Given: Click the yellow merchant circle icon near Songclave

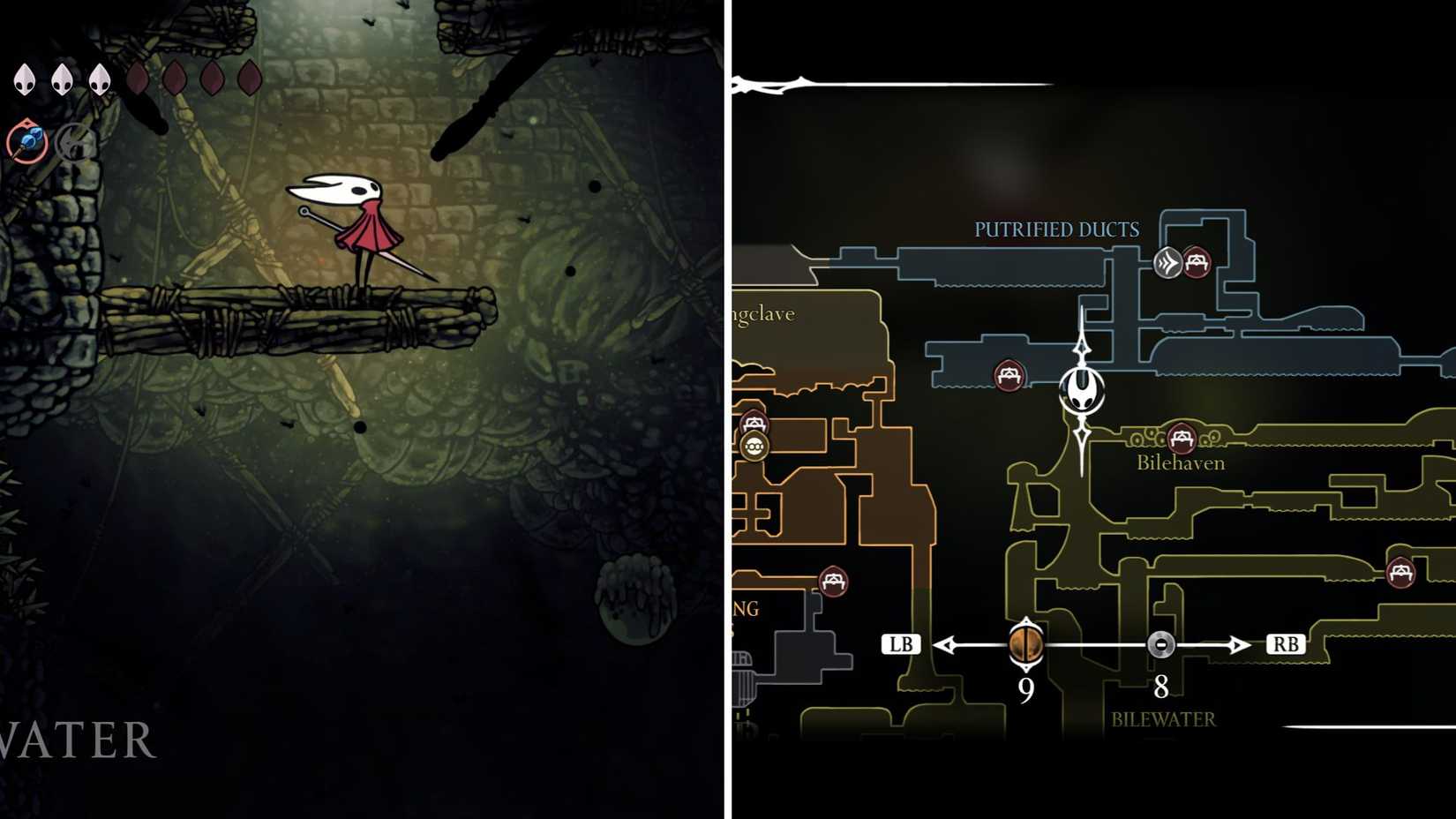Looking at the screenshot, I should click(754, 444).
